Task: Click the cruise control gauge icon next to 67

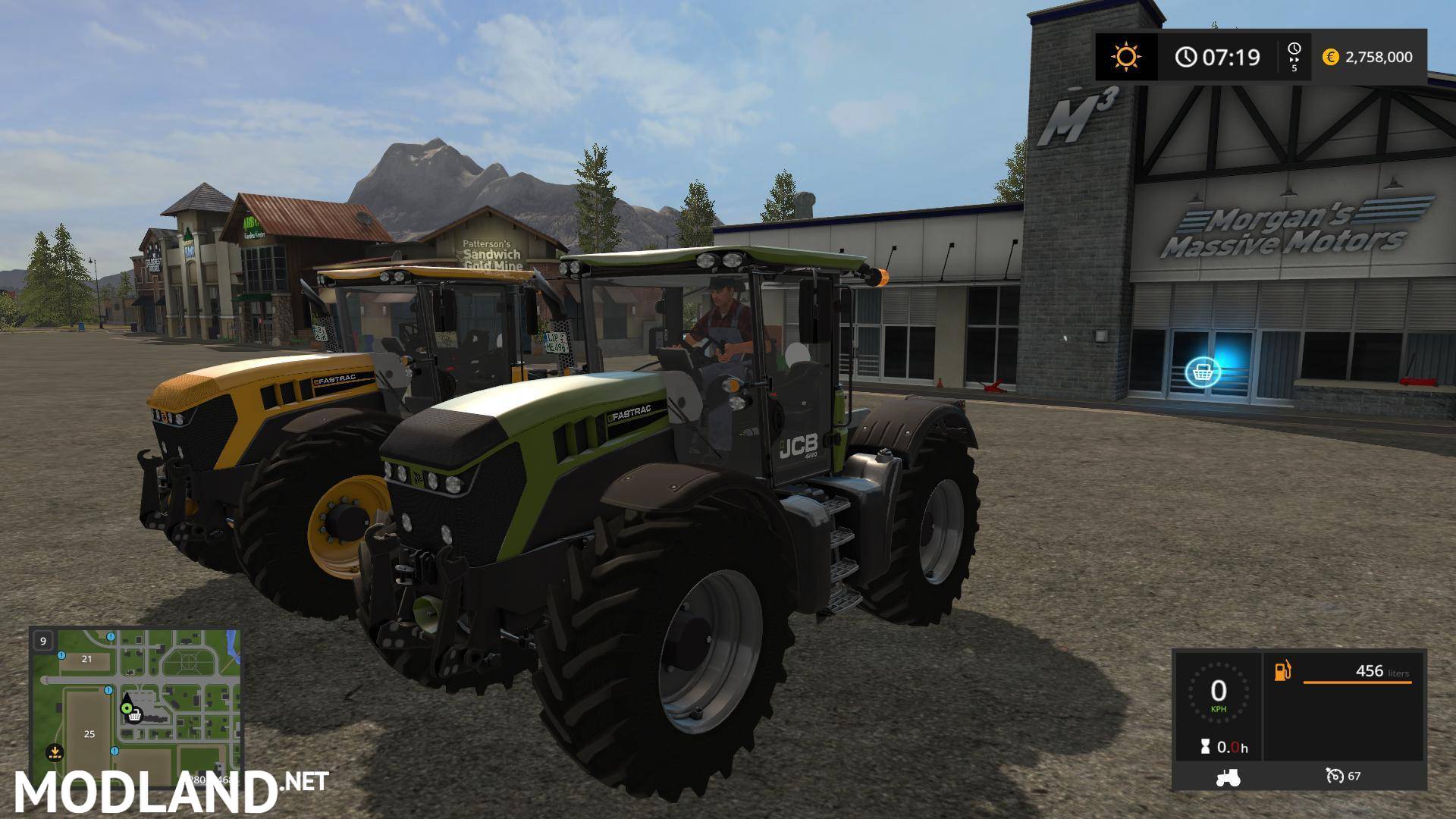Action: [x=1335, y=777]
